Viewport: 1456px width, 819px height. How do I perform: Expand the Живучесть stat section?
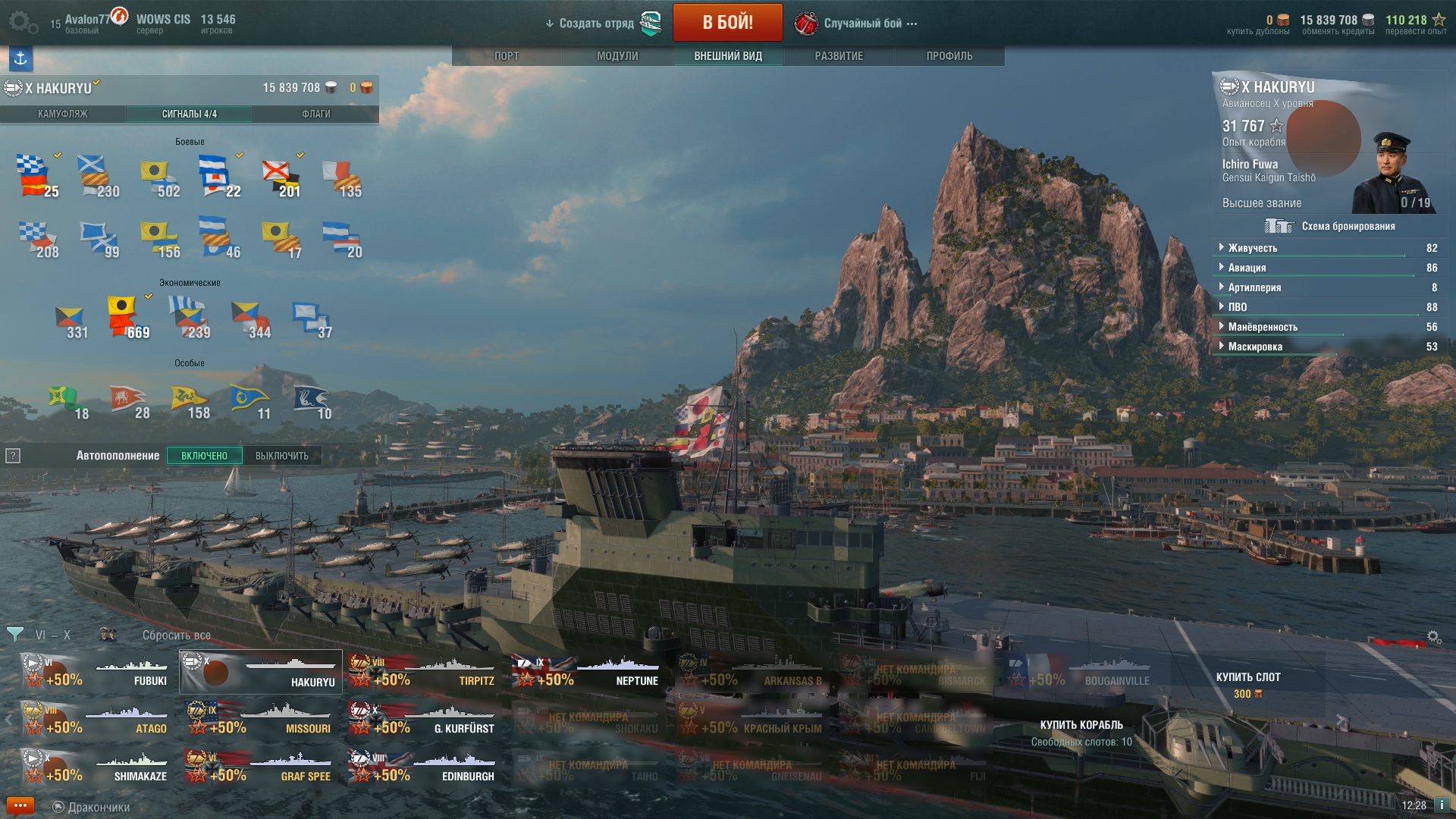(1253, 248)
